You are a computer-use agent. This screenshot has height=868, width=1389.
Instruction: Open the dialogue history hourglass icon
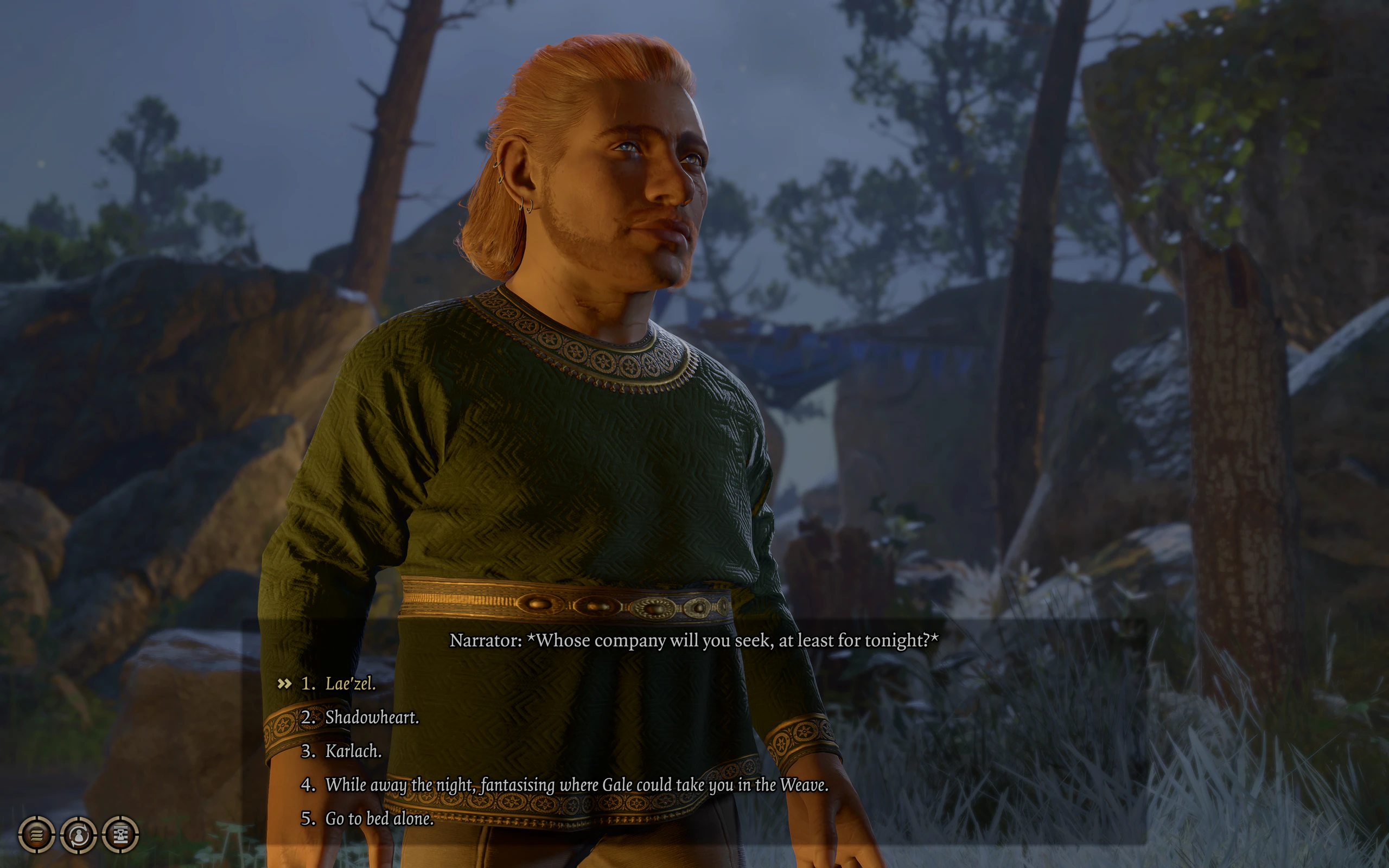[120, 834]
